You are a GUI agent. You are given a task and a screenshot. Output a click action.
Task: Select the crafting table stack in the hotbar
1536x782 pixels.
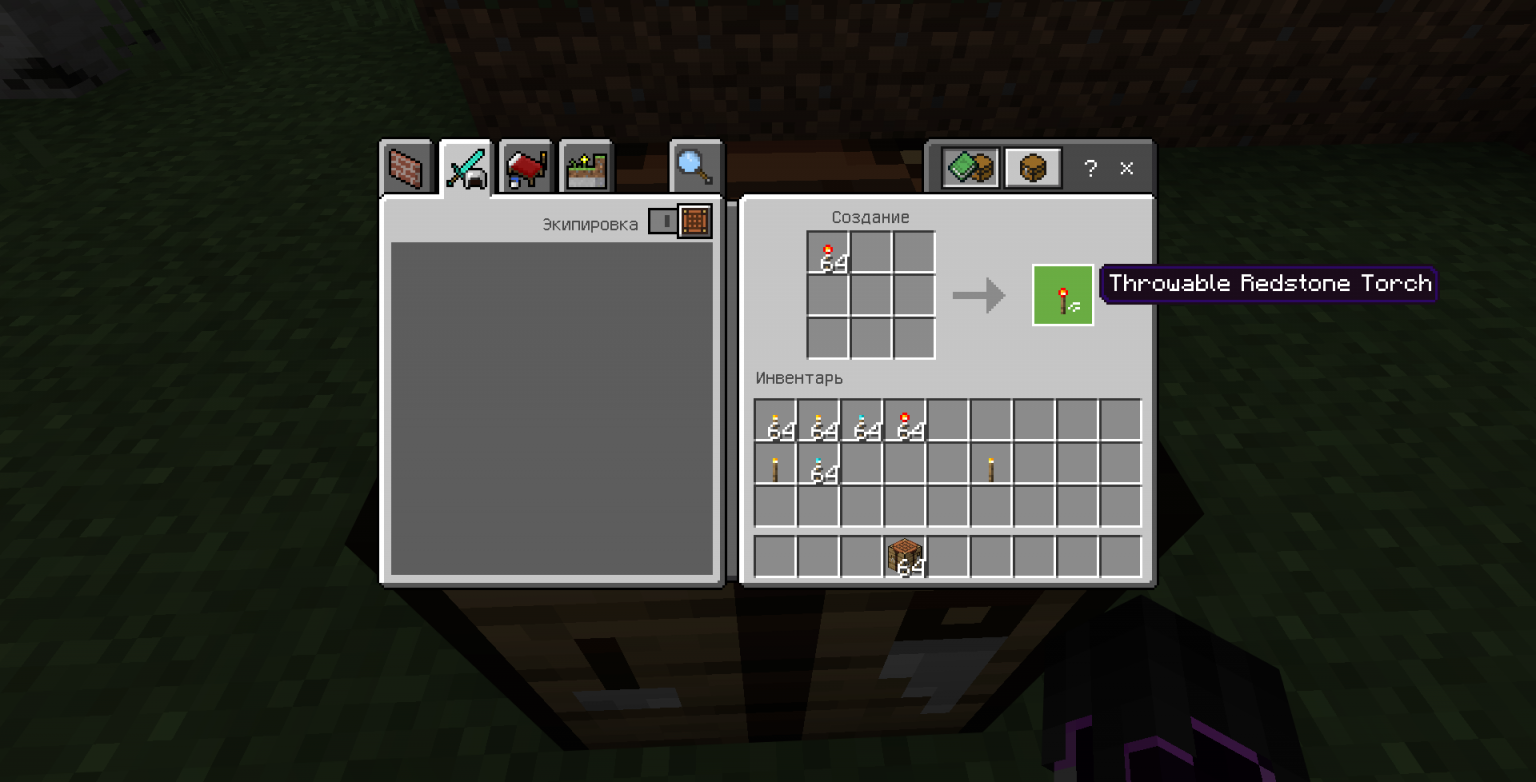906,557
